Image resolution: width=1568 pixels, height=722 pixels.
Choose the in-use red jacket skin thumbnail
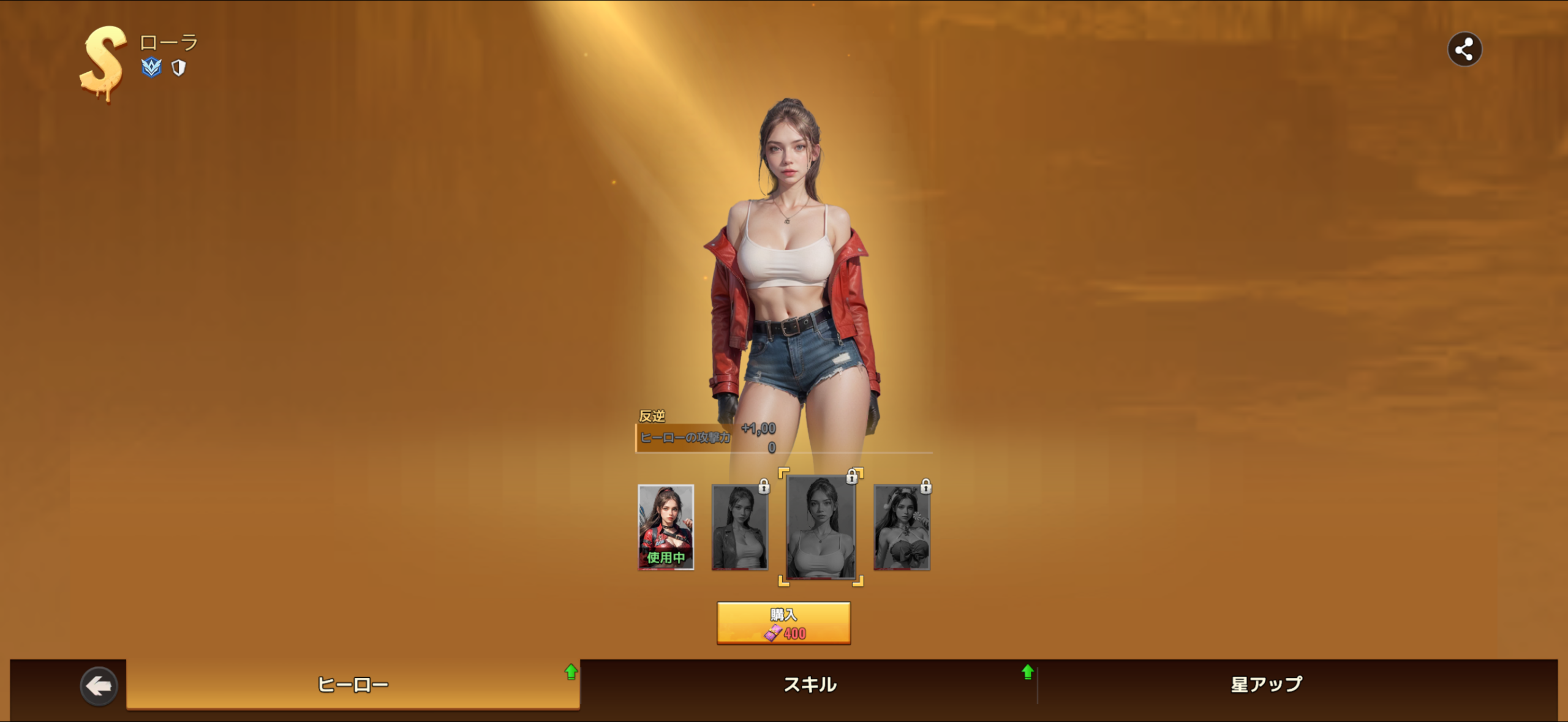pyautogui.click(x=666, y=527)
